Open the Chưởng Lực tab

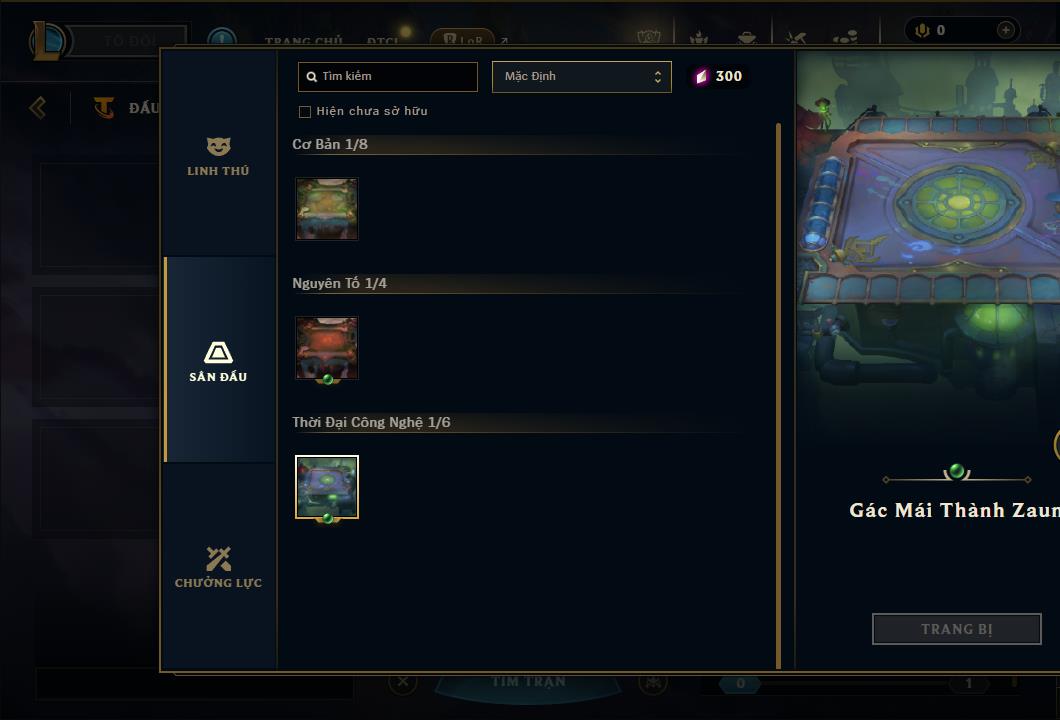click(218, 567)
